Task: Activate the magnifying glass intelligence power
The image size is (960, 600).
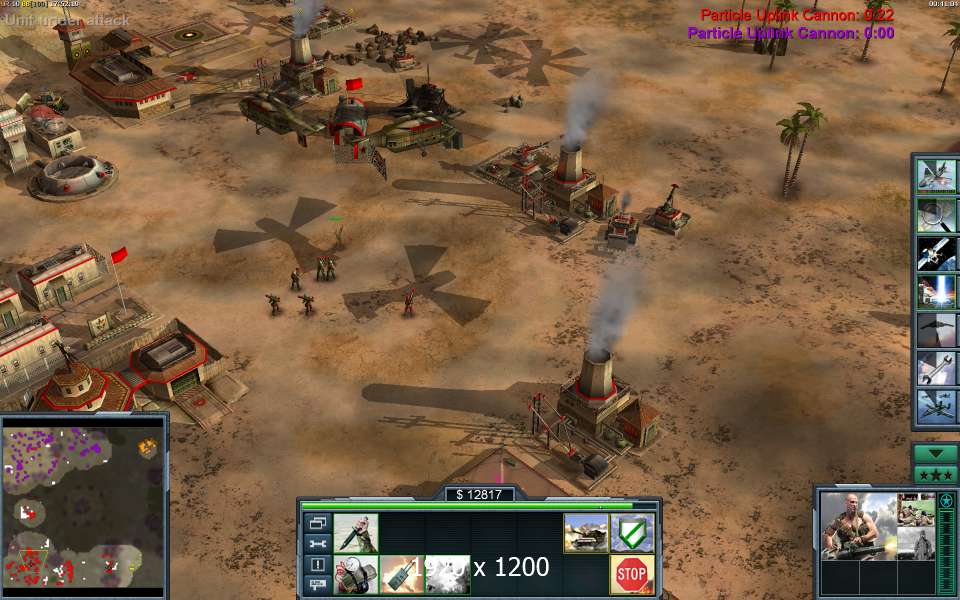Action: point(937,214)
